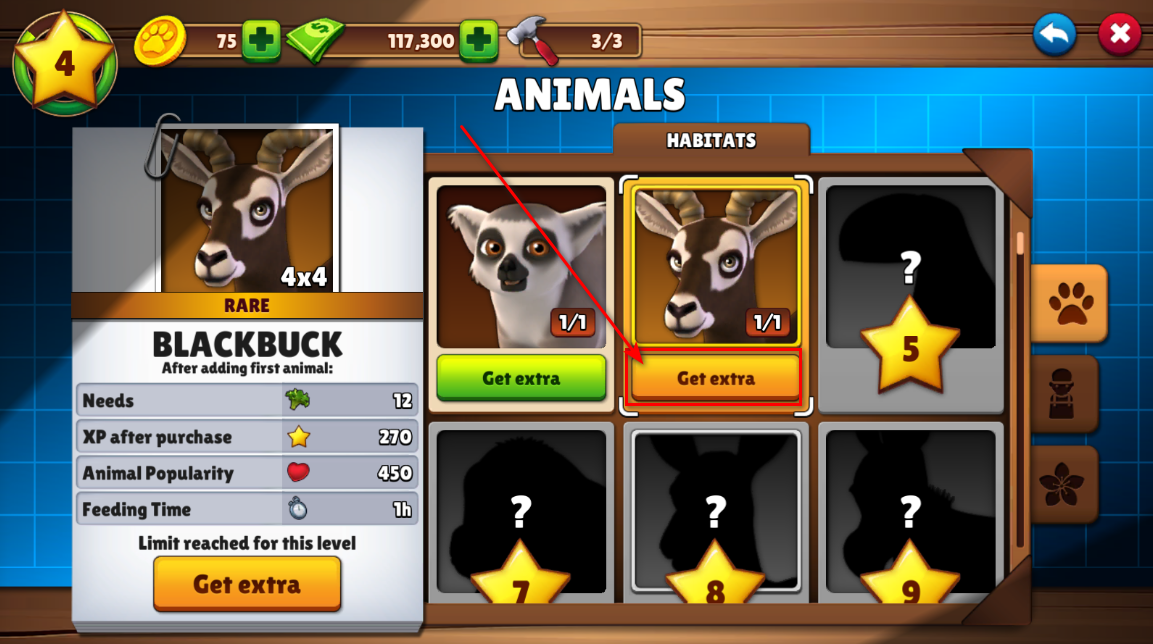Click Get extra in Blackbuck details panel

click(247, 584)
